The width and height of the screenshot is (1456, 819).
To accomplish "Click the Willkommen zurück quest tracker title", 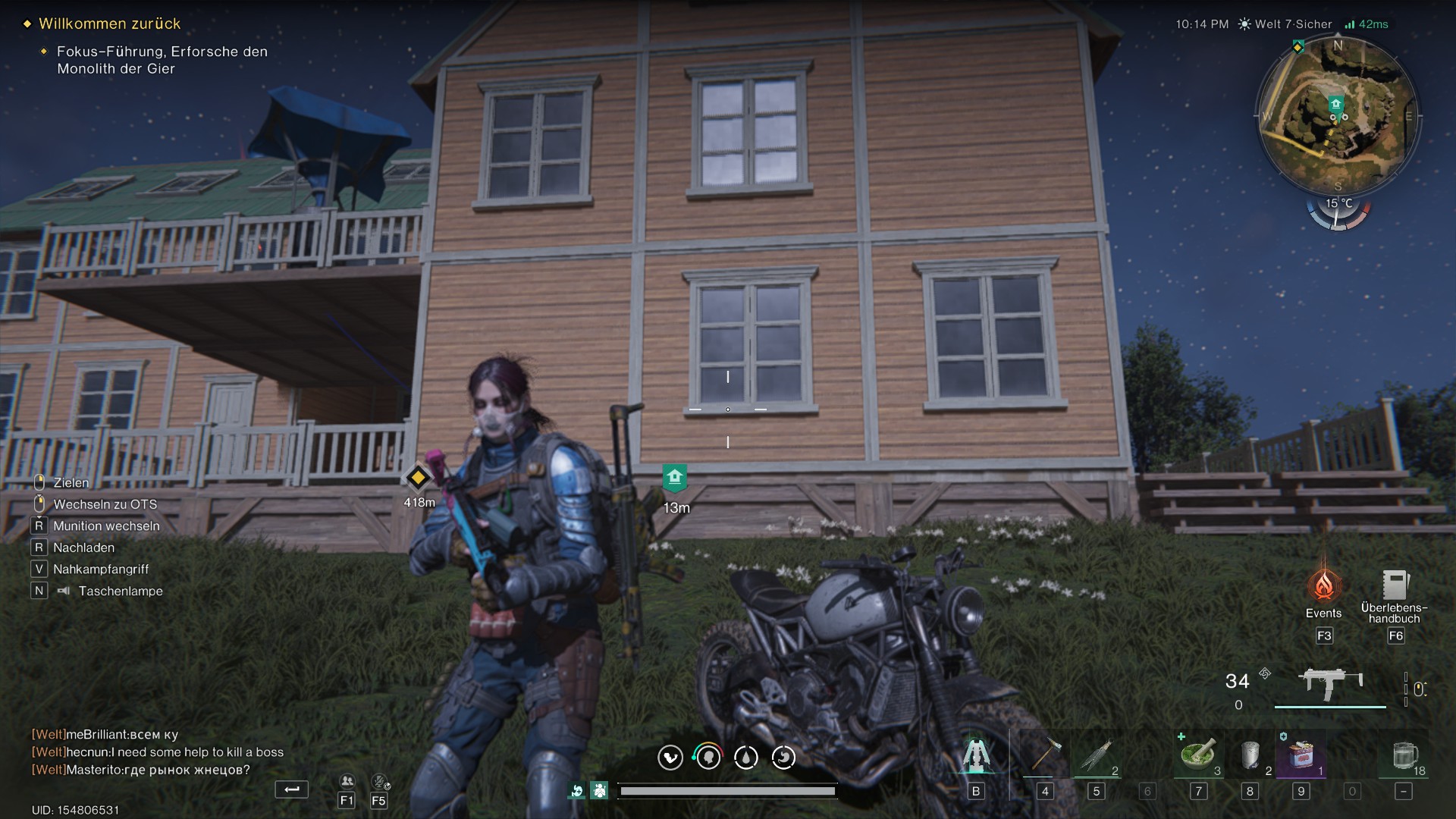I will (x=109, y=24).
